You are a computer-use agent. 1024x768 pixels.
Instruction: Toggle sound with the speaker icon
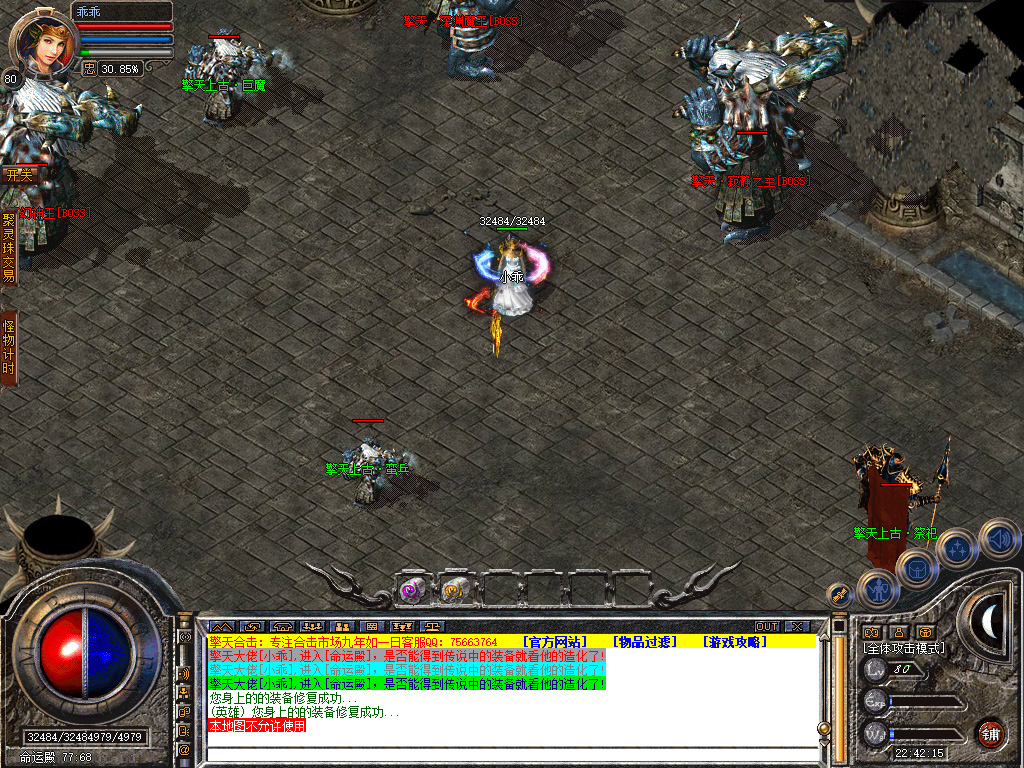click(x=999, y=538)
